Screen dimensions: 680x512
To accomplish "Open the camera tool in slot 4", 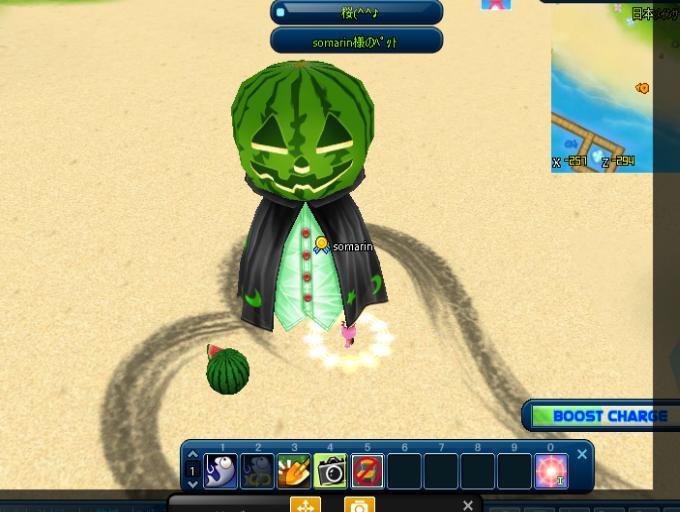I will (330, 470).
